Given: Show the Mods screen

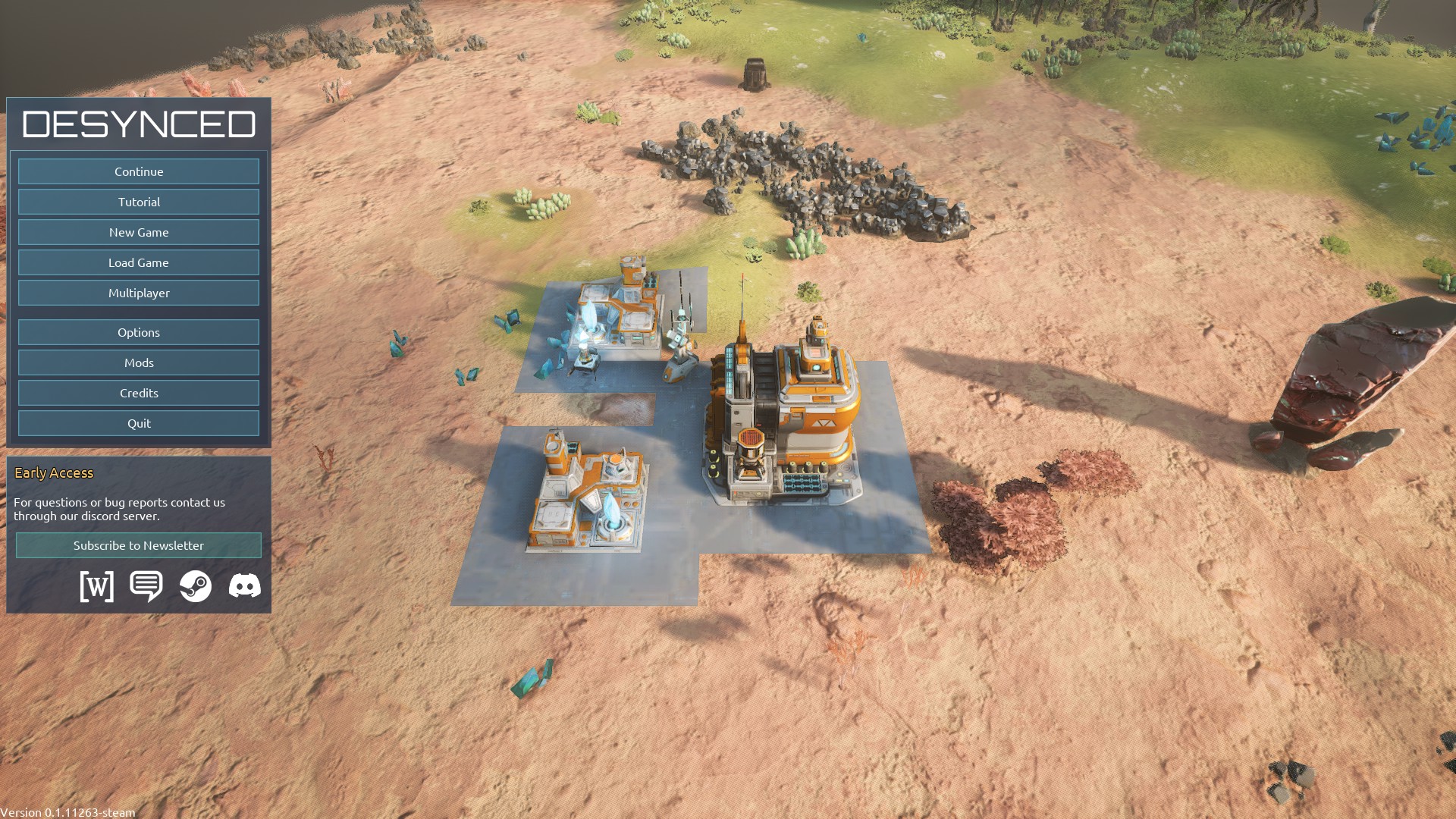Looking at the screenshot, I should pos(139,362).
